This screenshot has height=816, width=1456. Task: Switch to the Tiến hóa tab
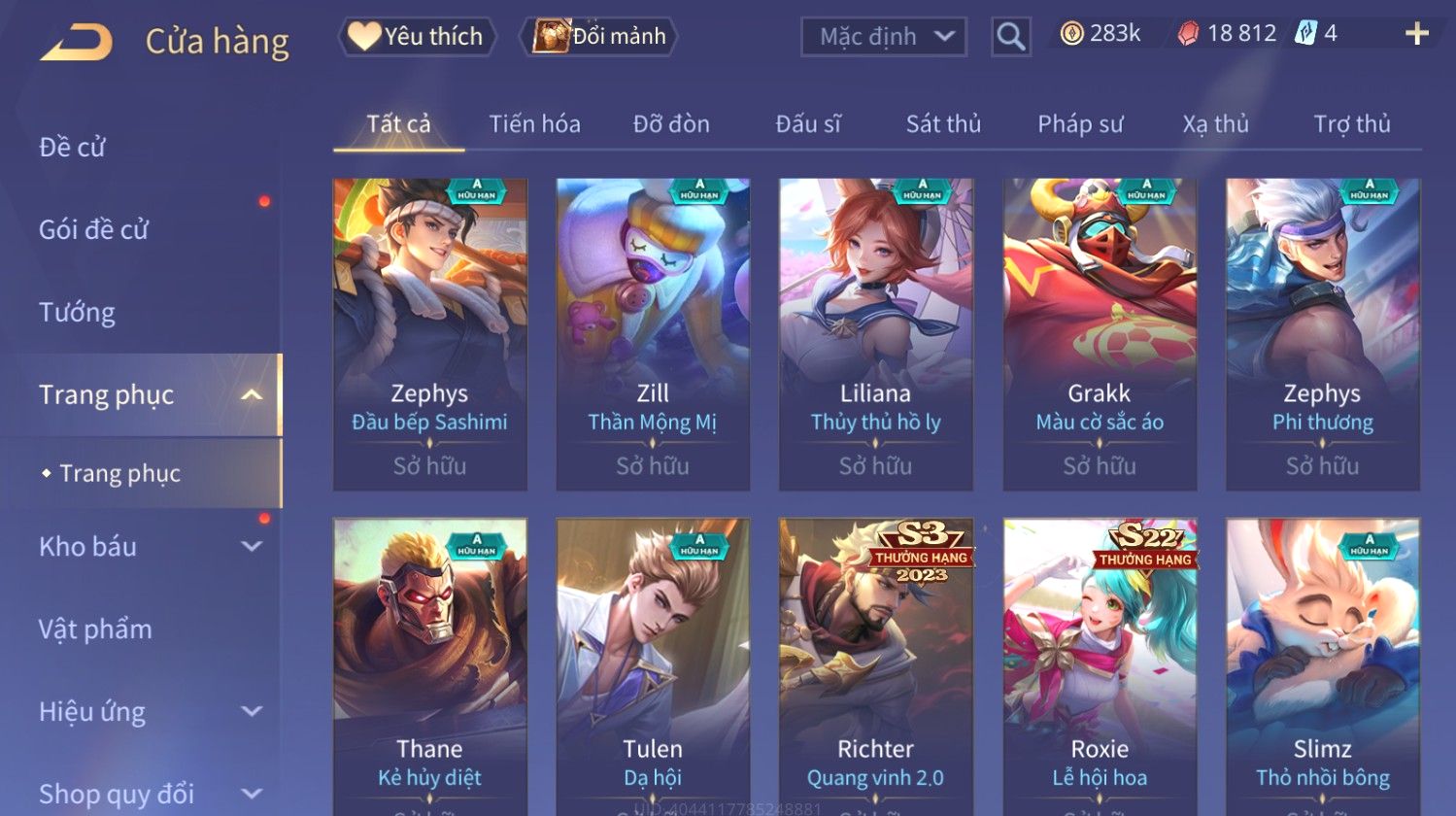click(x=534, y=124)
